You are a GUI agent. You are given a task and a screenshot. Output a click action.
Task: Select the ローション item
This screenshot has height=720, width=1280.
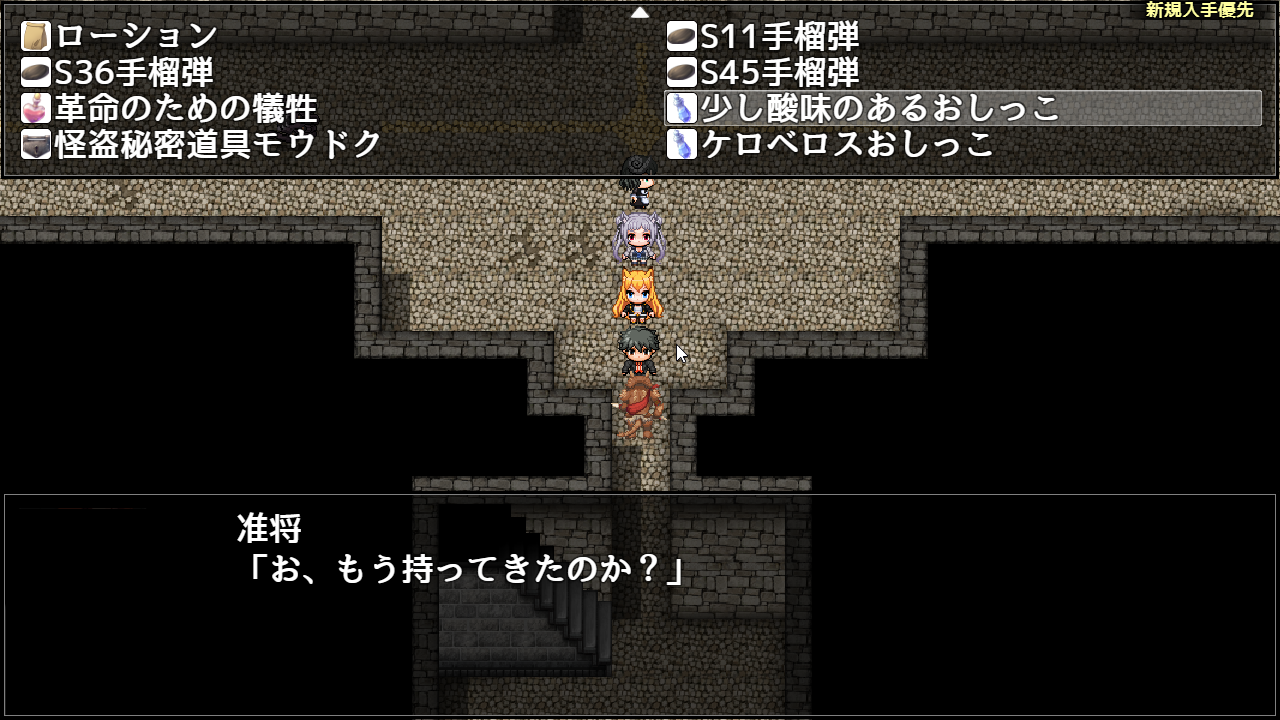[x=136, y=37]
